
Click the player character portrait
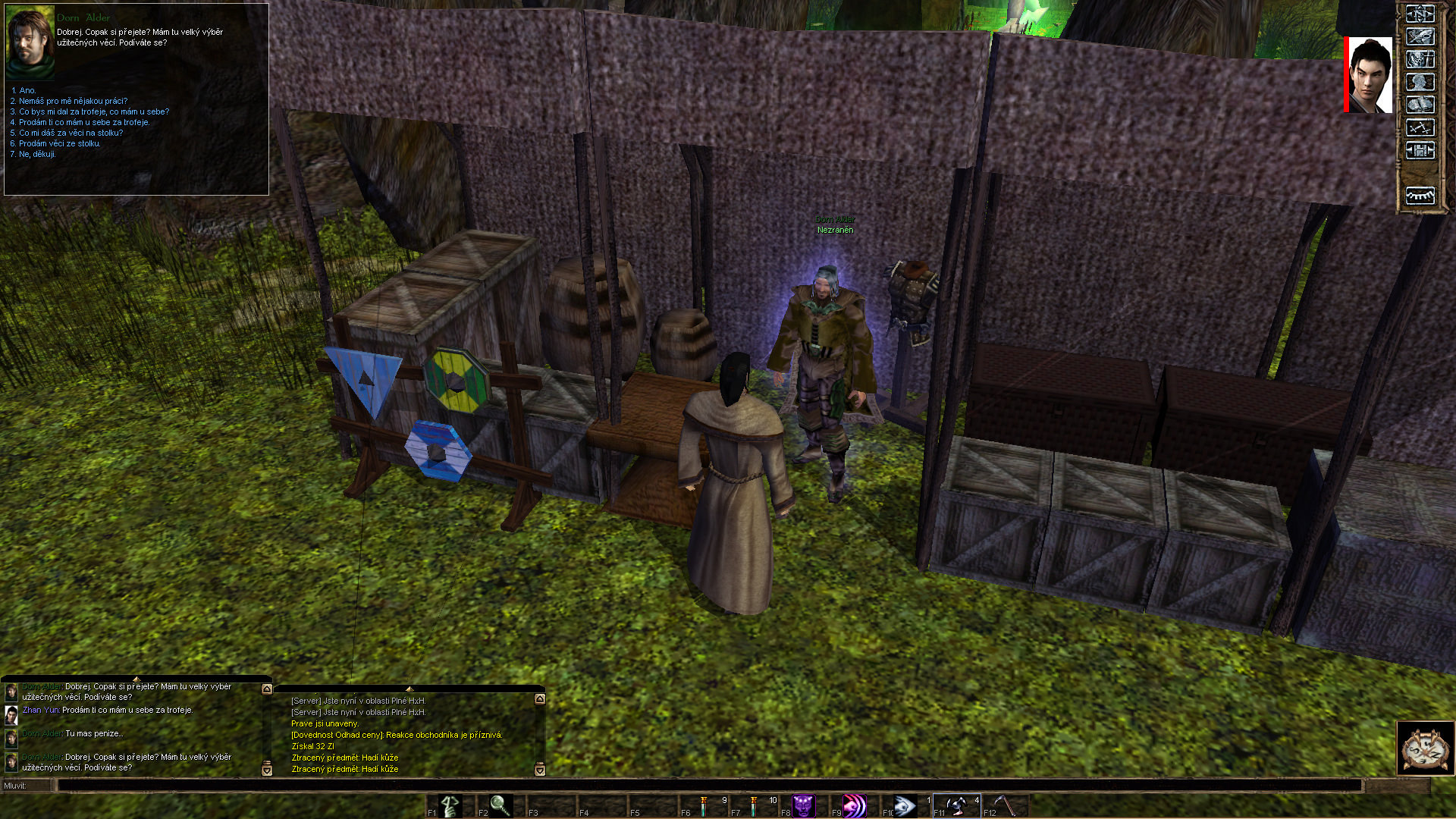point(1370,75)
